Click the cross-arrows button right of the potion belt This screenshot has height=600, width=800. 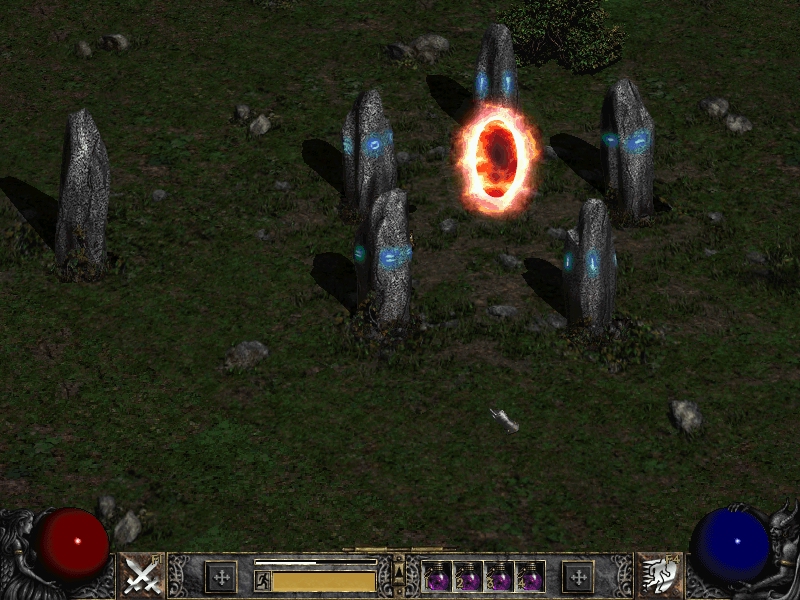(577, 577)
